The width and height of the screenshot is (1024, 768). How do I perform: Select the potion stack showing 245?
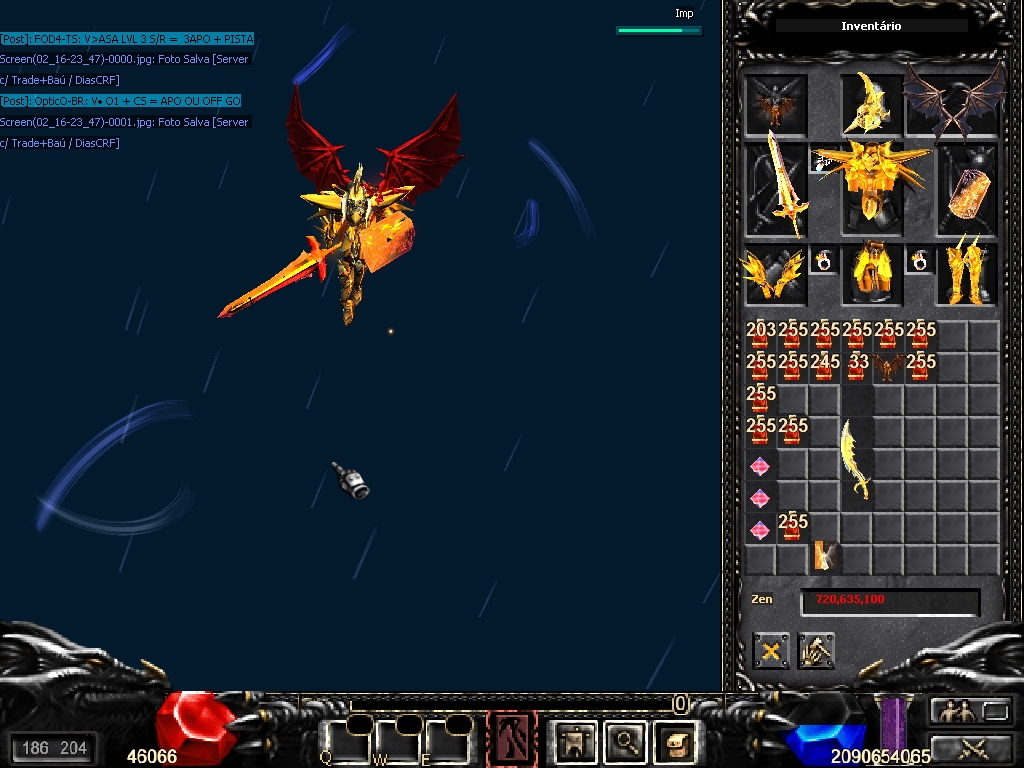pyautogui.click(x=825, y=368)
